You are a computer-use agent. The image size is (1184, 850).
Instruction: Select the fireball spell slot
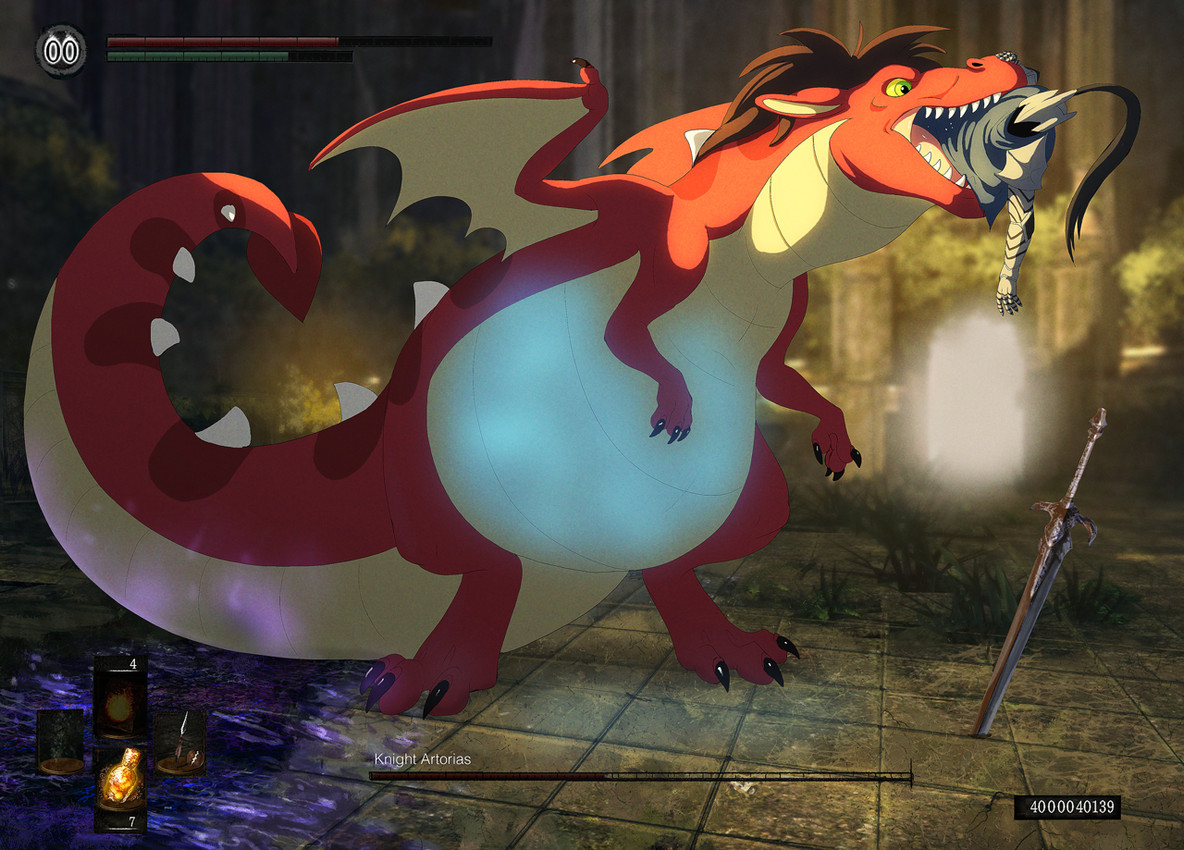[119, 695]
